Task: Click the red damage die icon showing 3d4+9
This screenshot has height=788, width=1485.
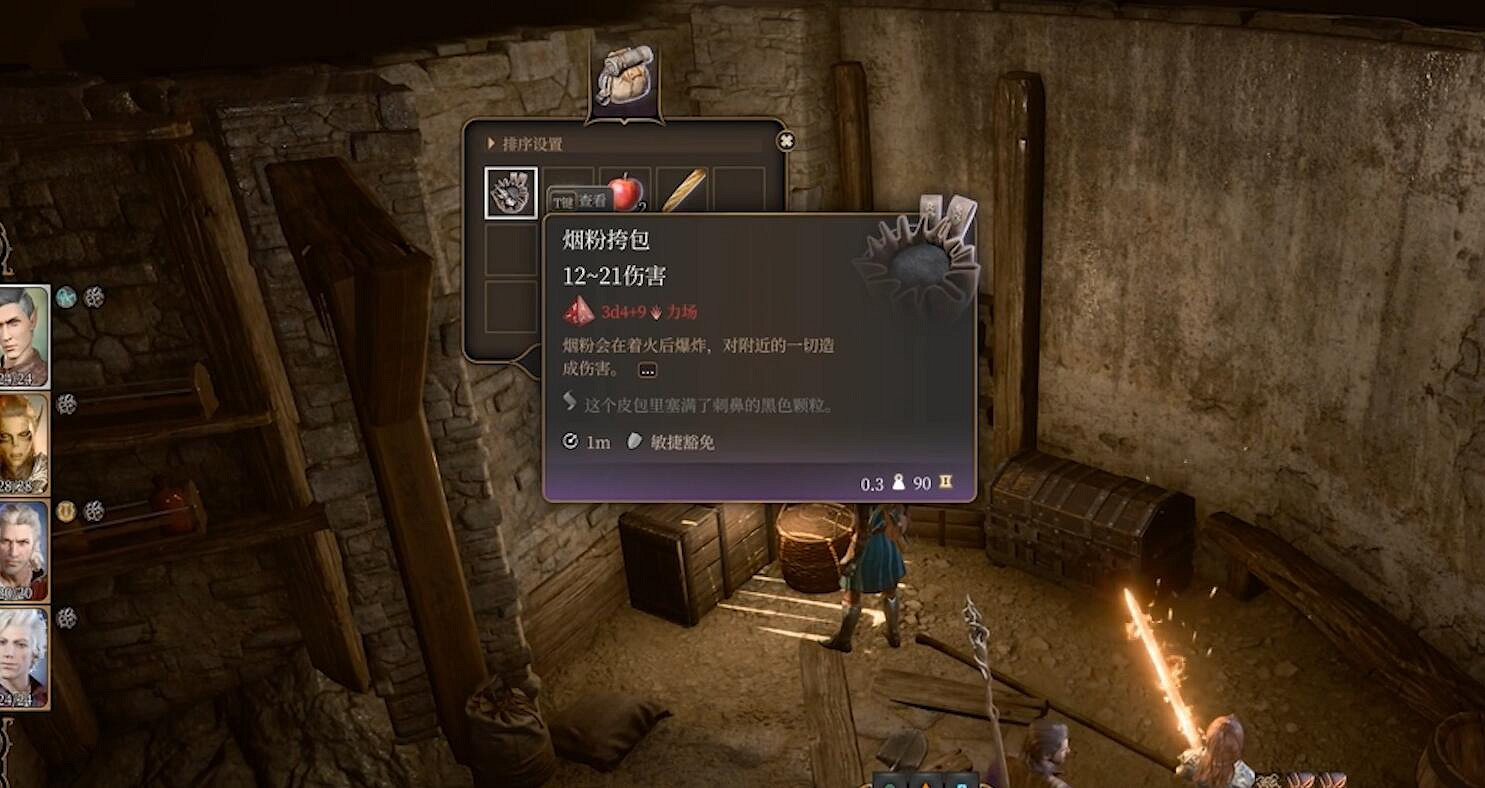Action: tap(580, 313)
